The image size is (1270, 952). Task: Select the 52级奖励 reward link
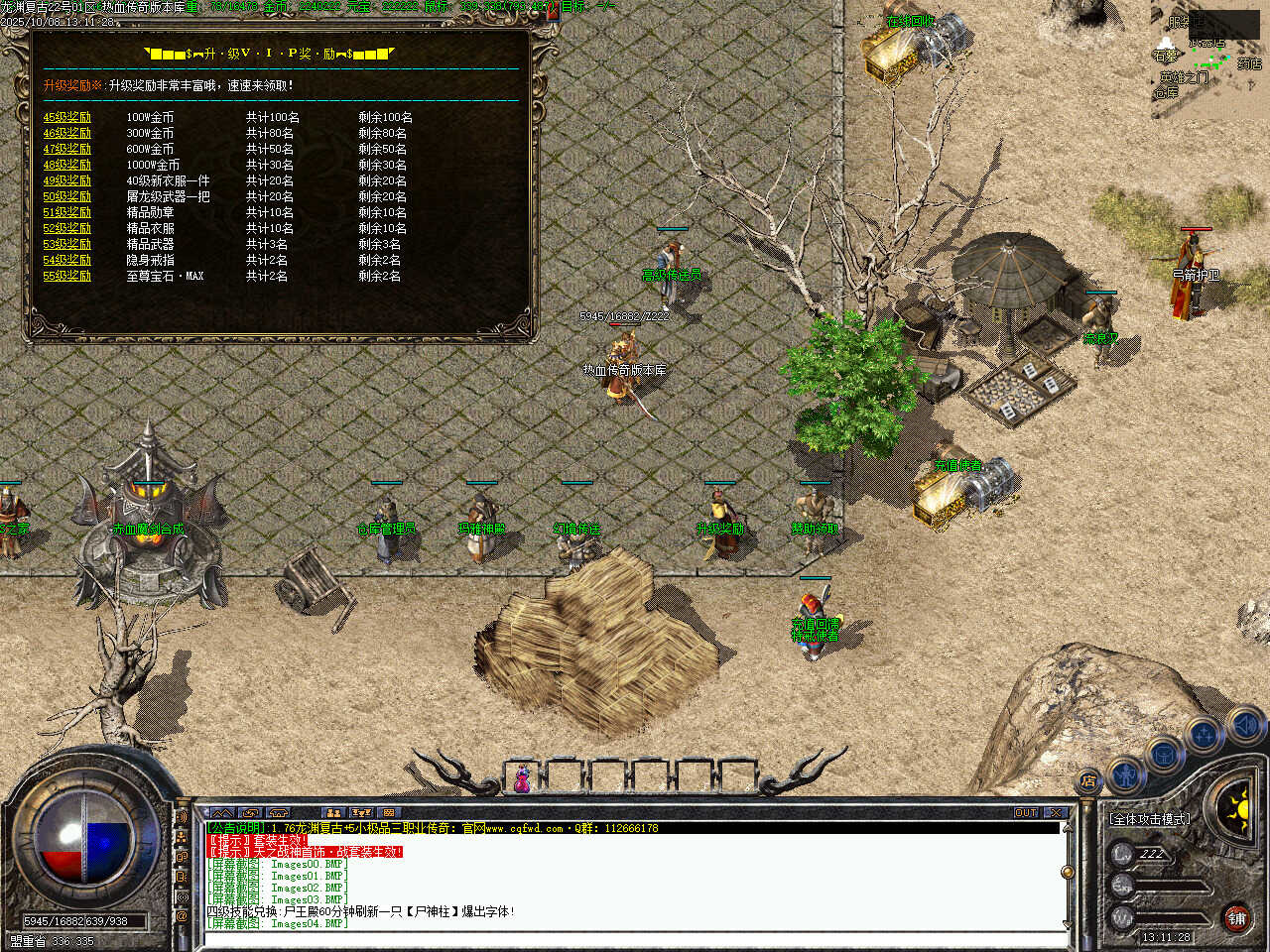pyautogui.click(x=66, y=228)
